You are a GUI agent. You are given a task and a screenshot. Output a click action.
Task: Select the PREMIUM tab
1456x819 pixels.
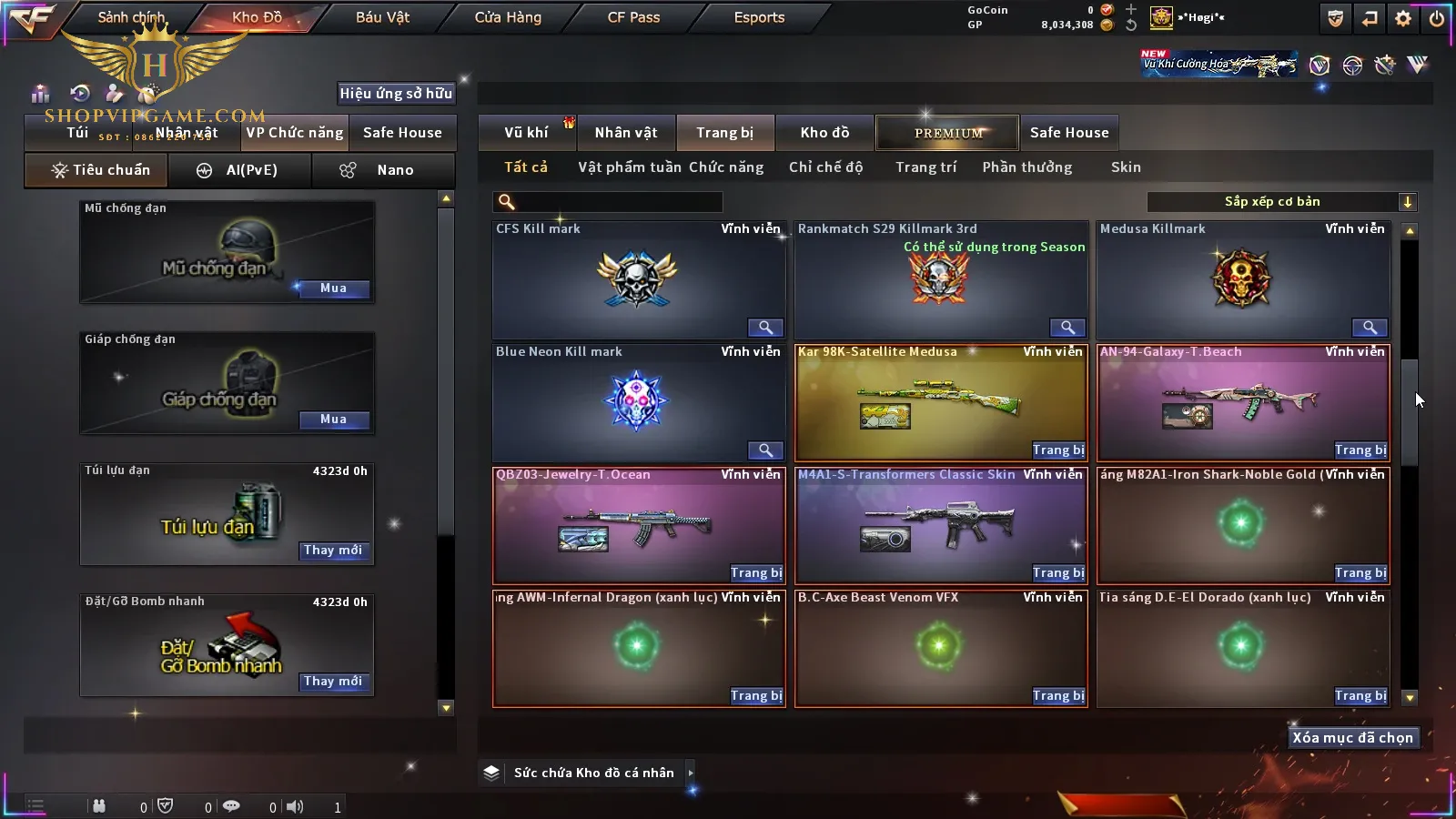[948, 133]
